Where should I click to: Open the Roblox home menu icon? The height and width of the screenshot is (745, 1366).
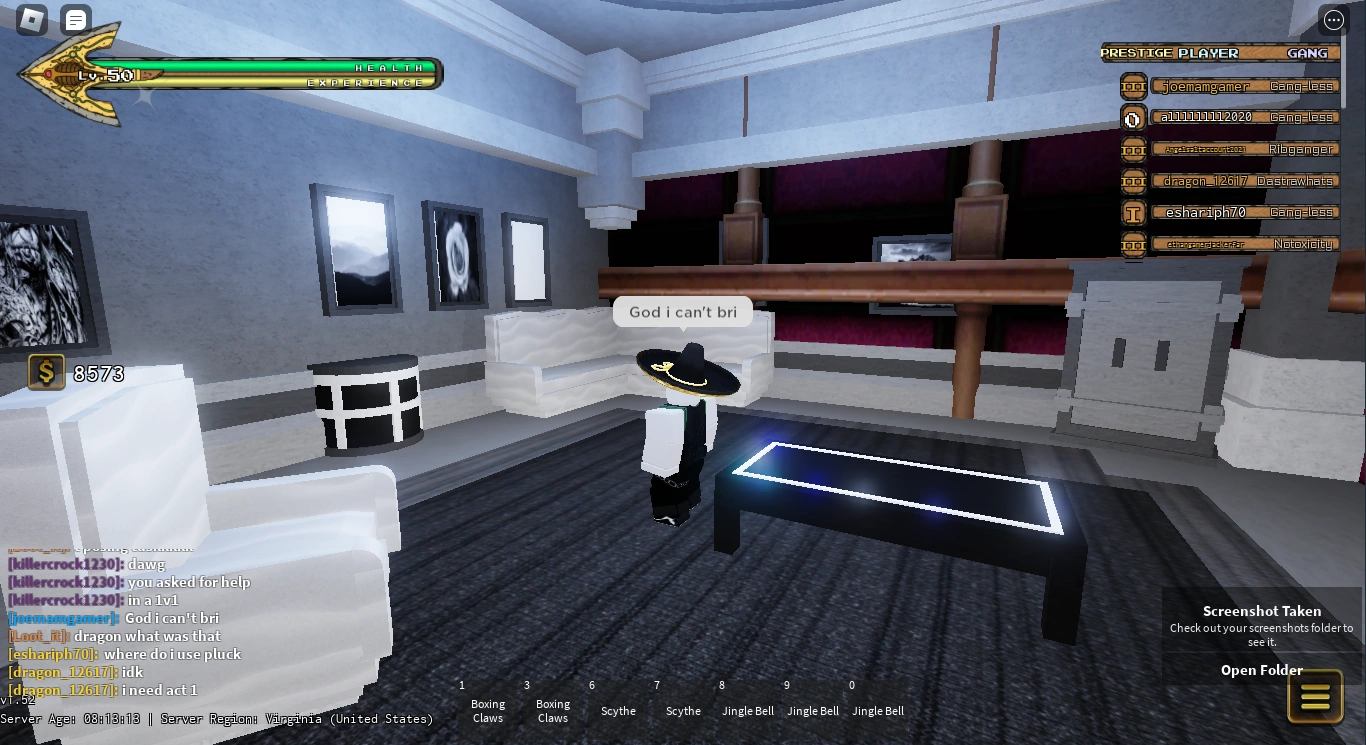tap(31, 19)
